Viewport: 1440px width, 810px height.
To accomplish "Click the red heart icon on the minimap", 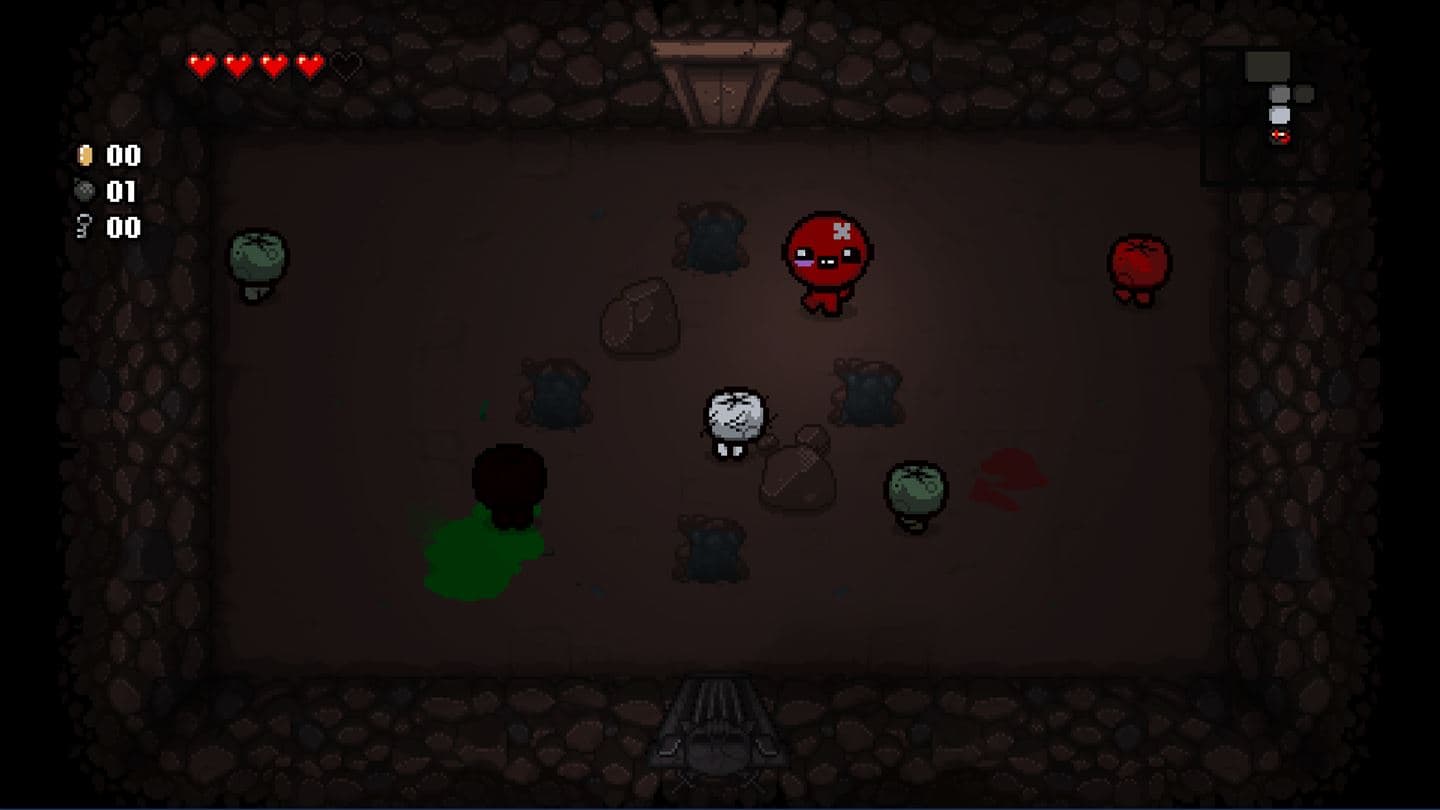I will [1280, 134].
